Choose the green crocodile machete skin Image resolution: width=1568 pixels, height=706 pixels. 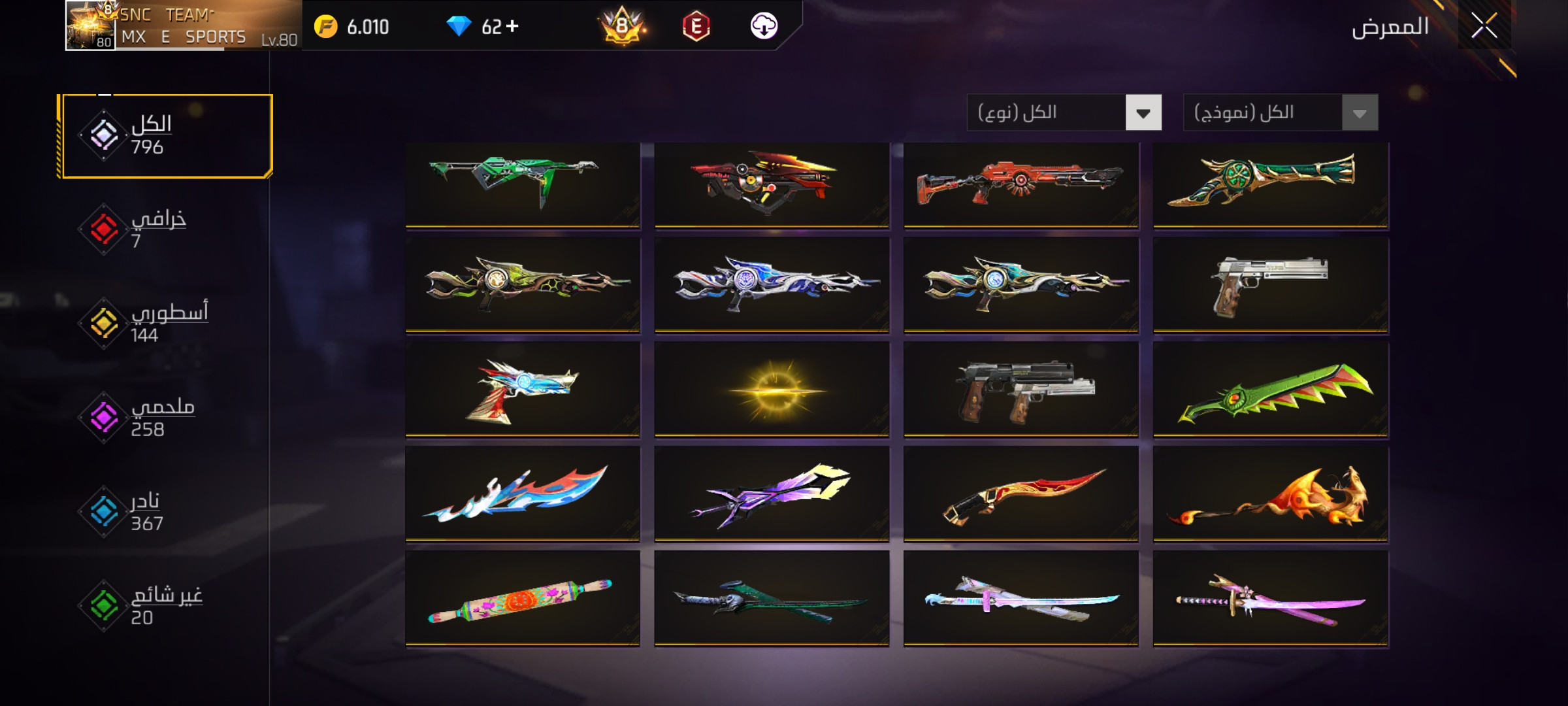1270,390
